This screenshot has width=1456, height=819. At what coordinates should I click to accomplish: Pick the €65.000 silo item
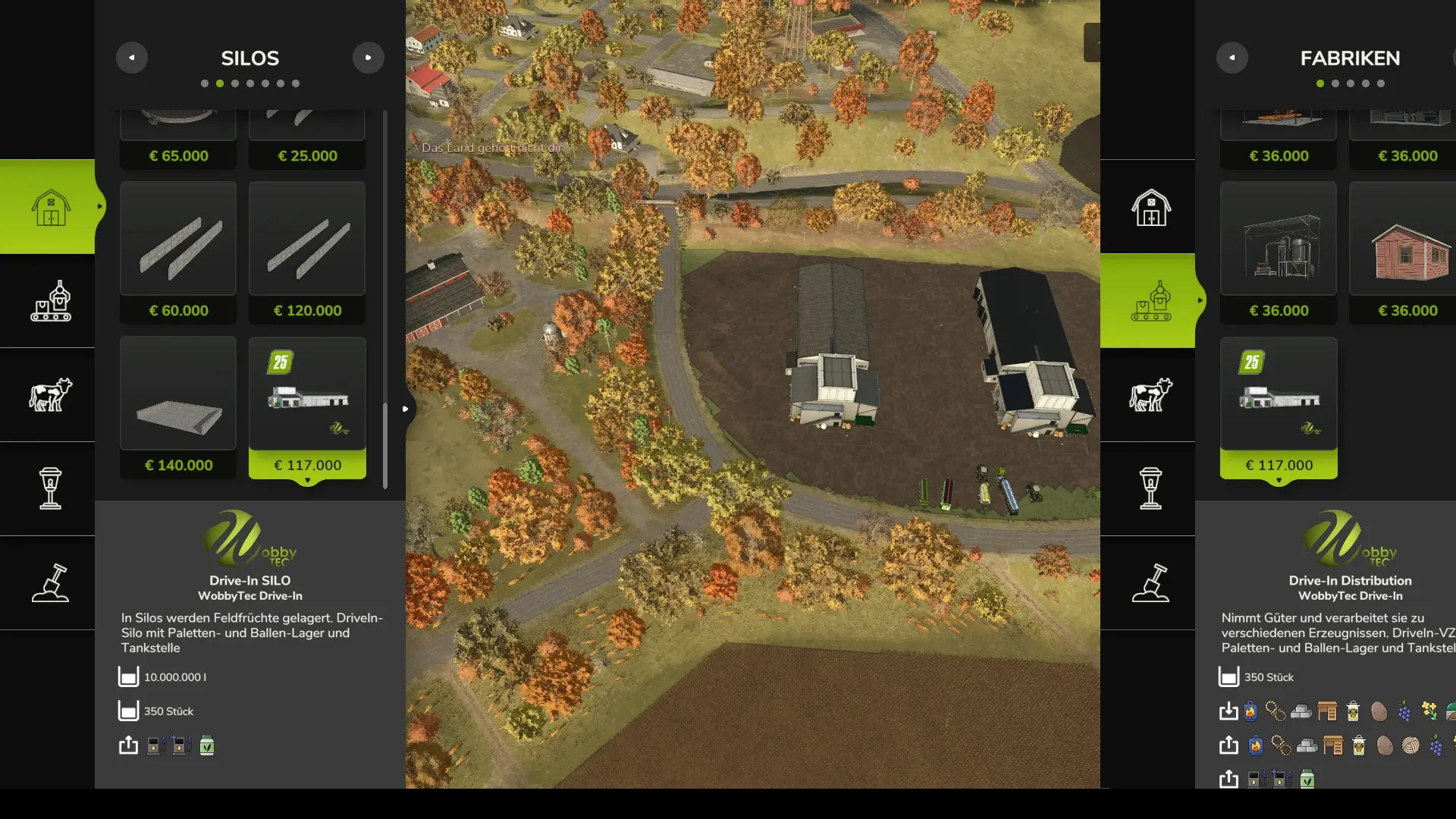click(178, 138)
